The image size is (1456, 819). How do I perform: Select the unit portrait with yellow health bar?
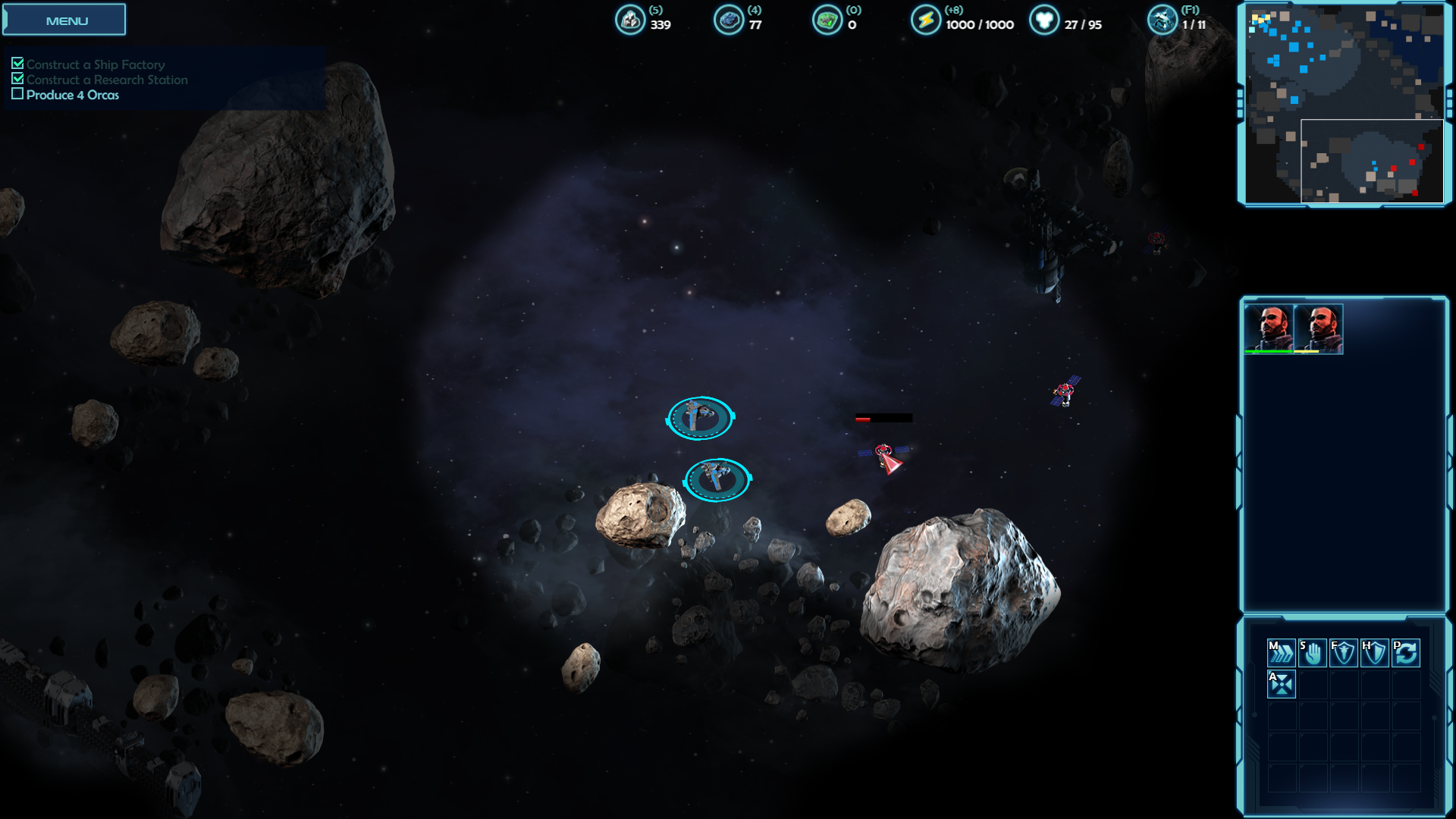[x=1319, y=328]
